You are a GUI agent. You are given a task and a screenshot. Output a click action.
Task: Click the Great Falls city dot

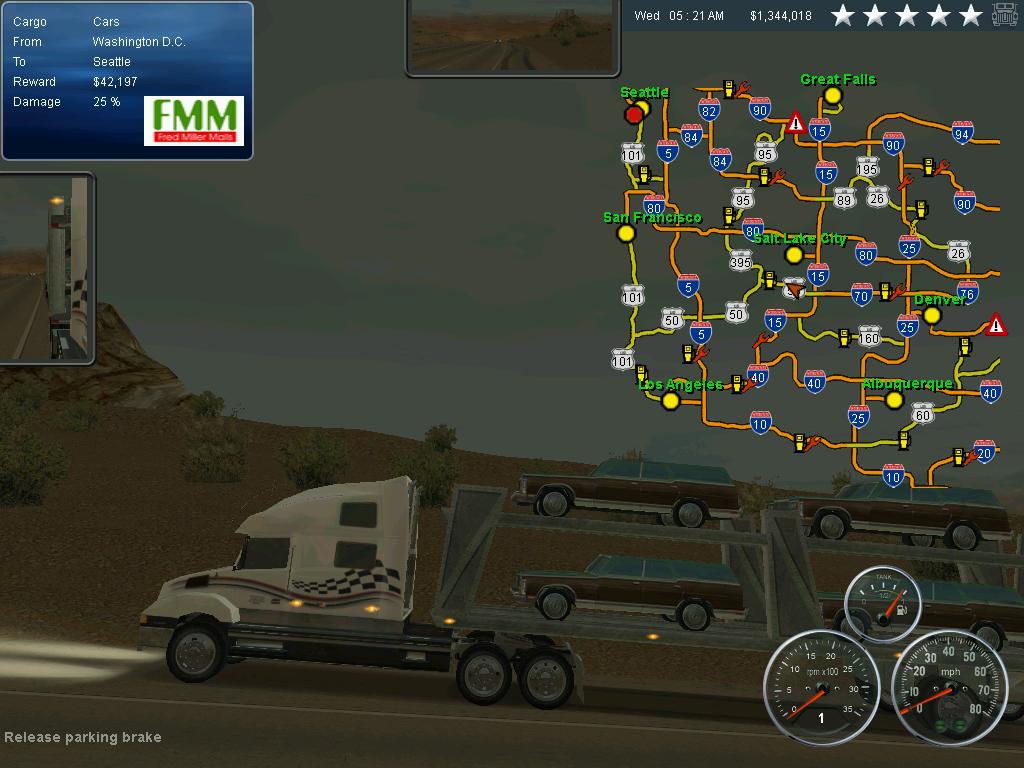coord(832,96)
